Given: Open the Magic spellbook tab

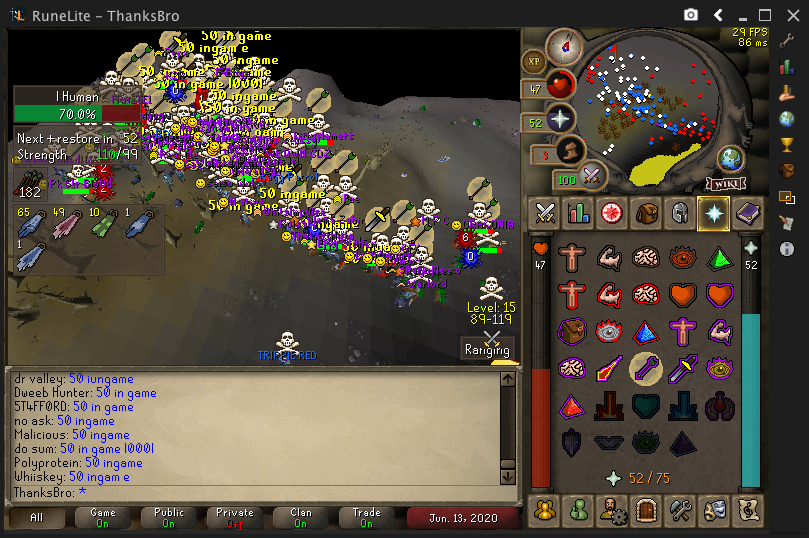Looking at the screenshot, I should [x=746, y=212].
